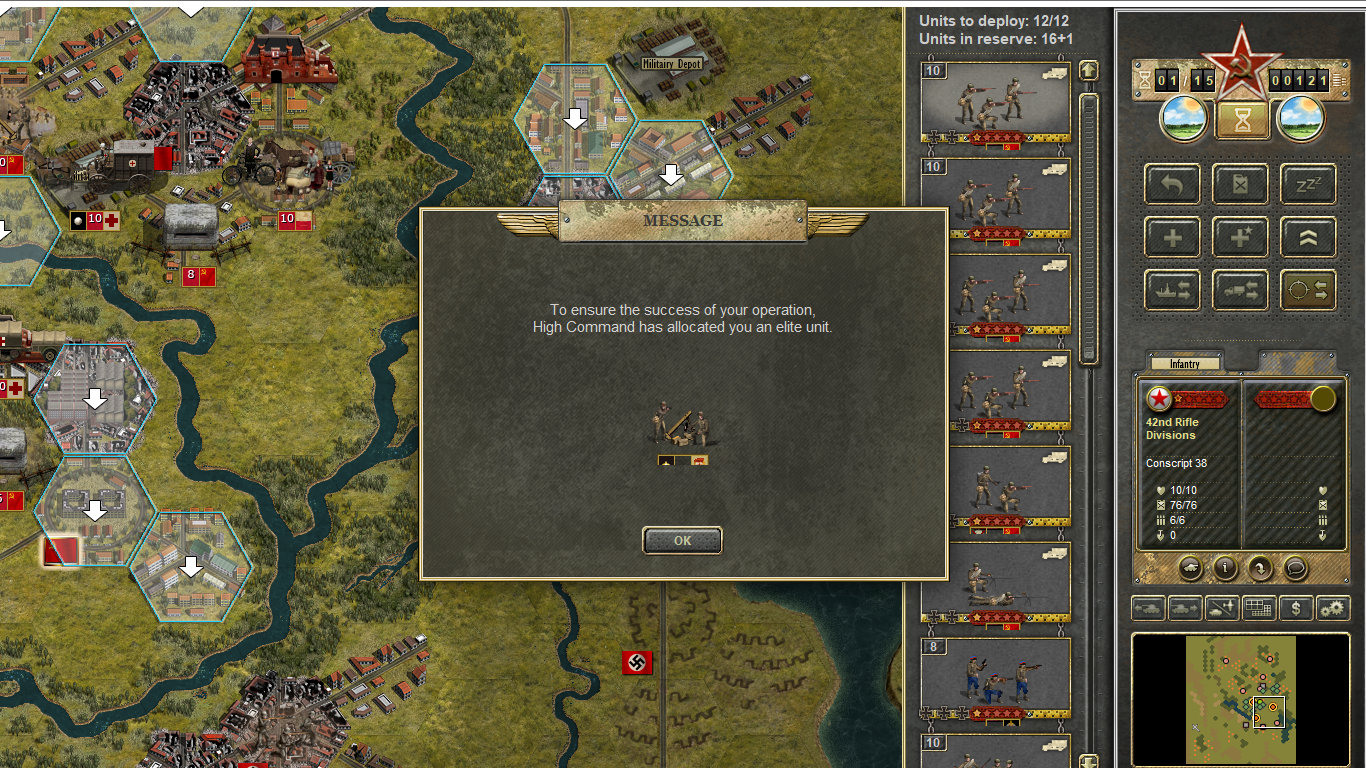The height and width of the screenshot is (768, 1366).
Task: Click the resupply fuel canister button
Action: (1240, 185)
